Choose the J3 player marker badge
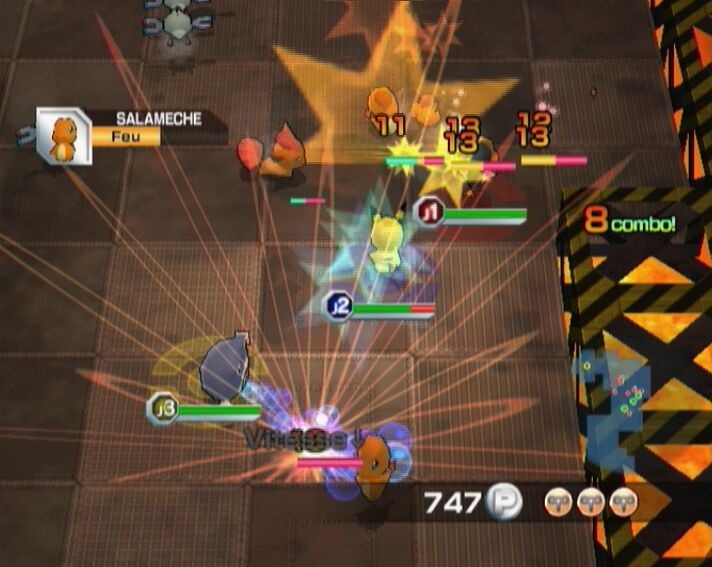712x567 pixels. tap(162, 408)
